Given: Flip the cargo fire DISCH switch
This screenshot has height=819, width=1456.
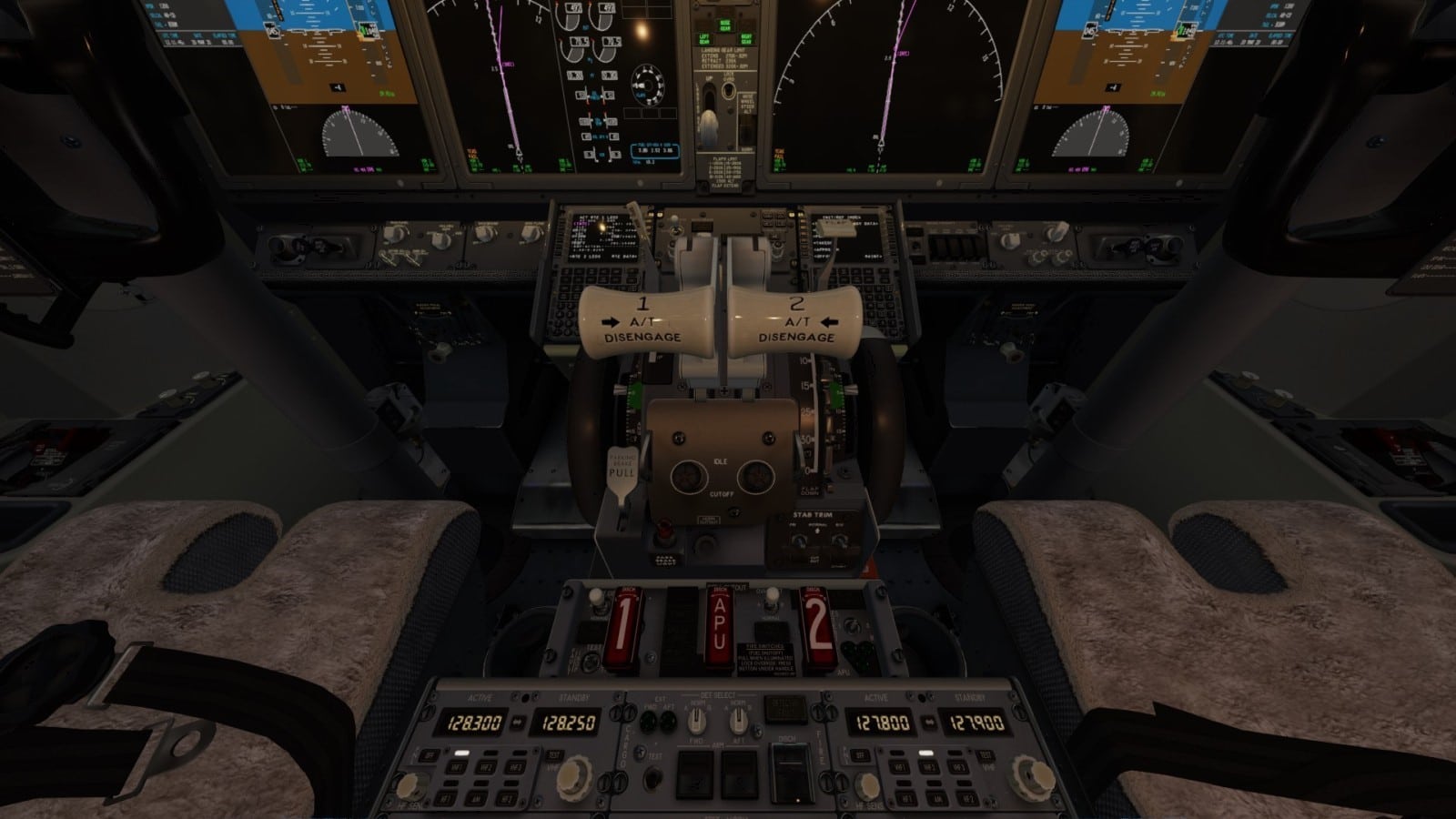Looking at the screenshot, I should point(788,773).
